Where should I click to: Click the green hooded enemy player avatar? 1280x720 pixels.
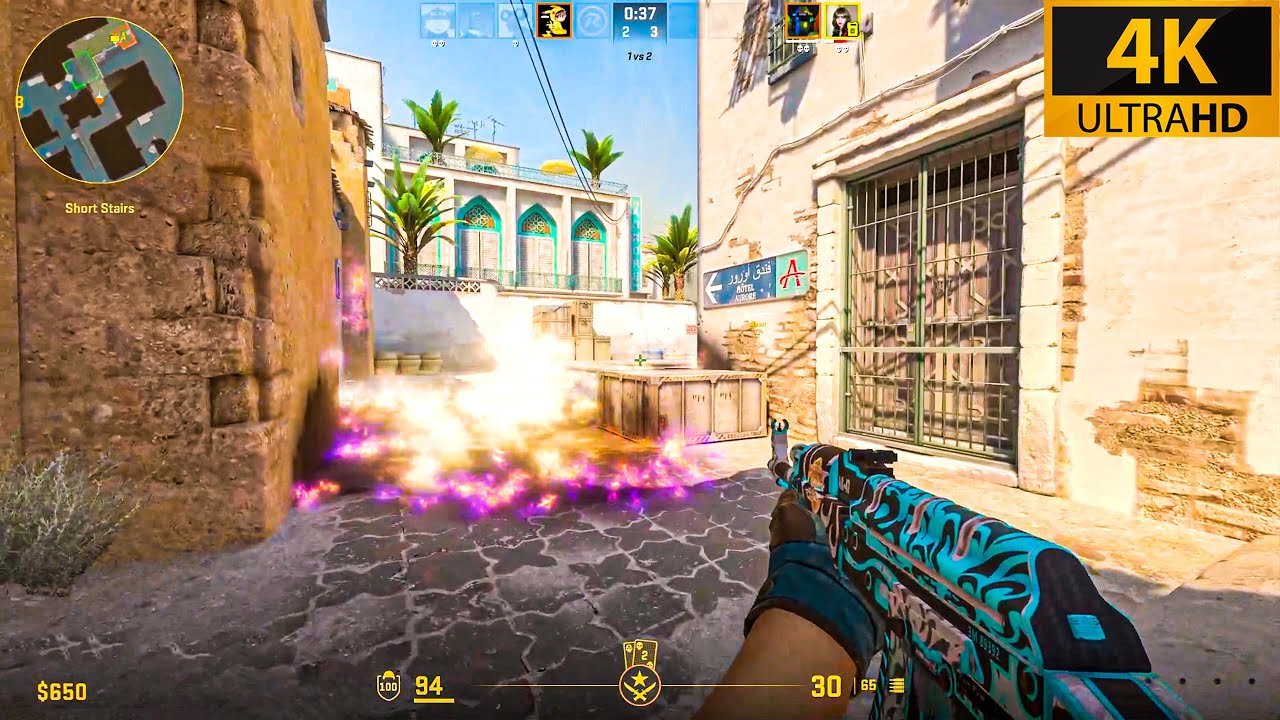[802, 21]
